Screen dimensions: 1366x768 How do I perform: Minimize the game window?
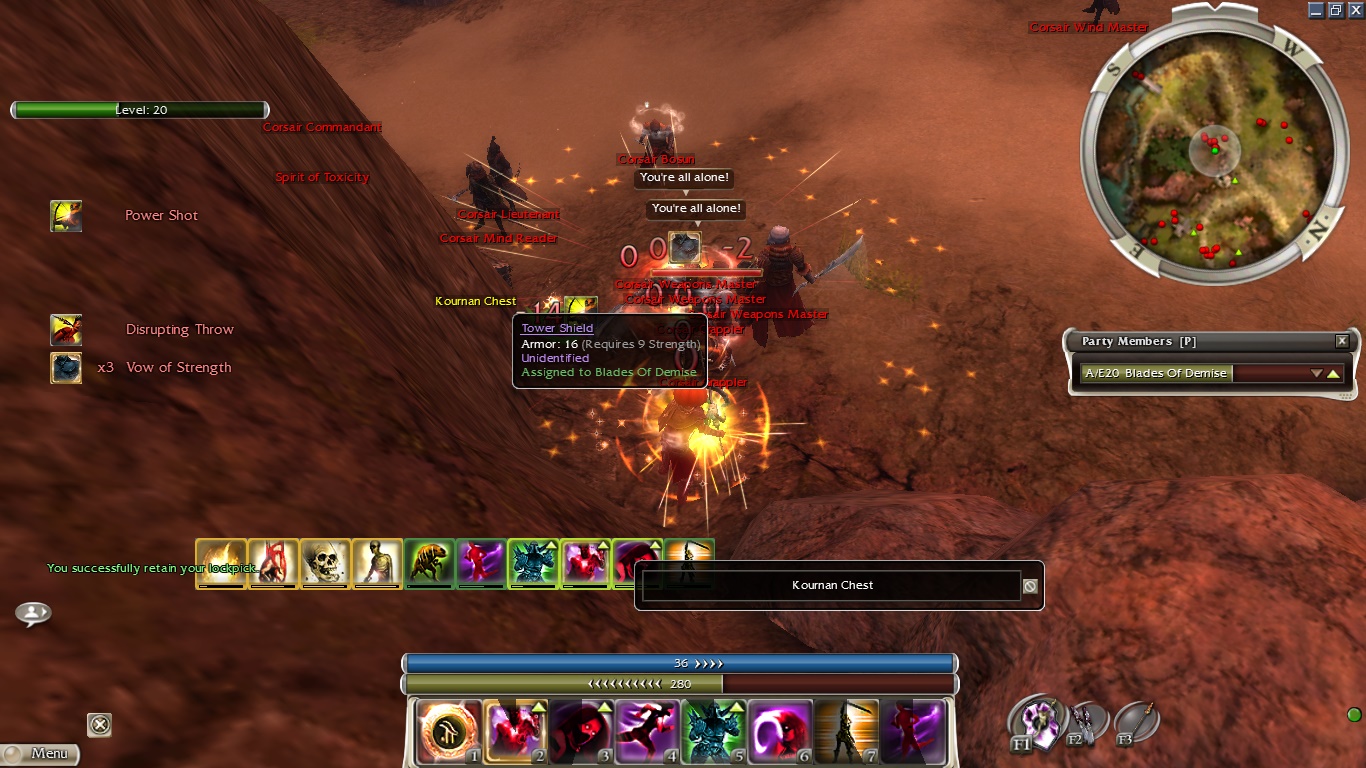pyautogui.click(x=1316, y=10)
